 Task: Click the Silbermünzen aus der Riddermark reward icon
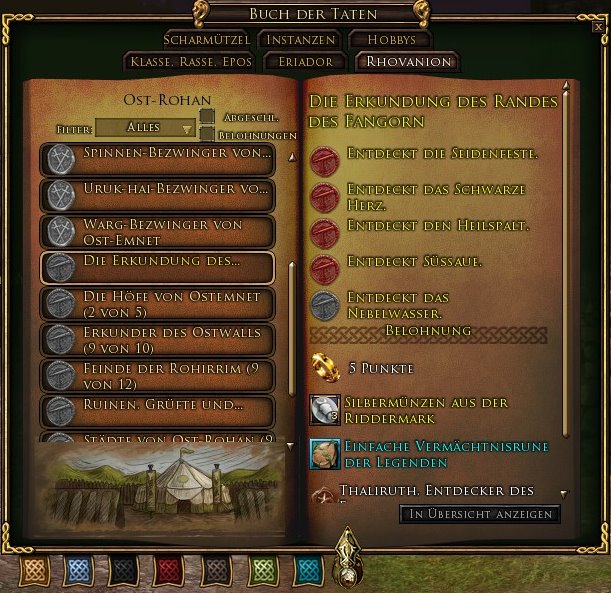pyautogui.click(x=325, y=409)
